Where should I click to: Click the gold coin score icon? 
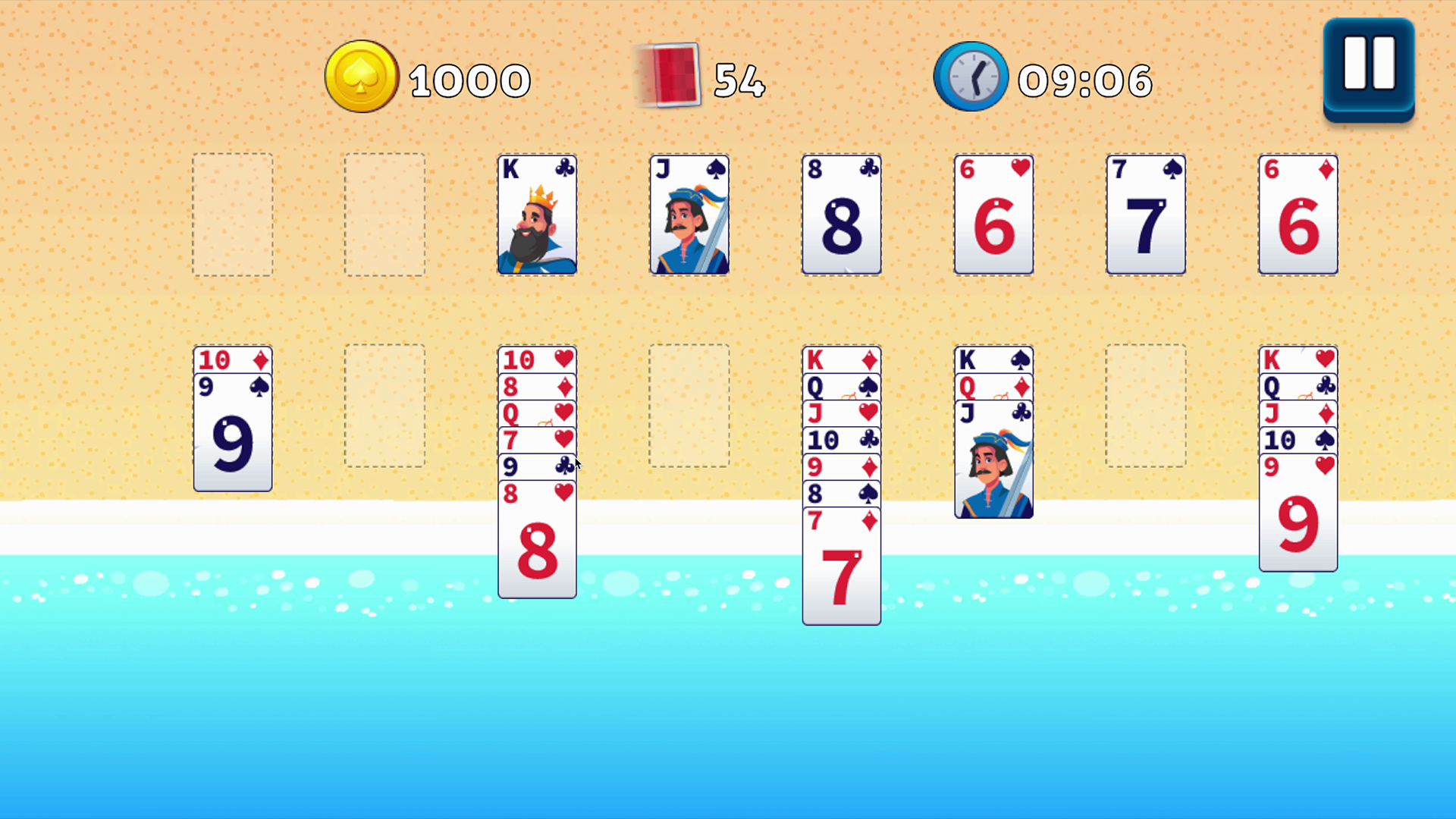click(x=362, y=76)
